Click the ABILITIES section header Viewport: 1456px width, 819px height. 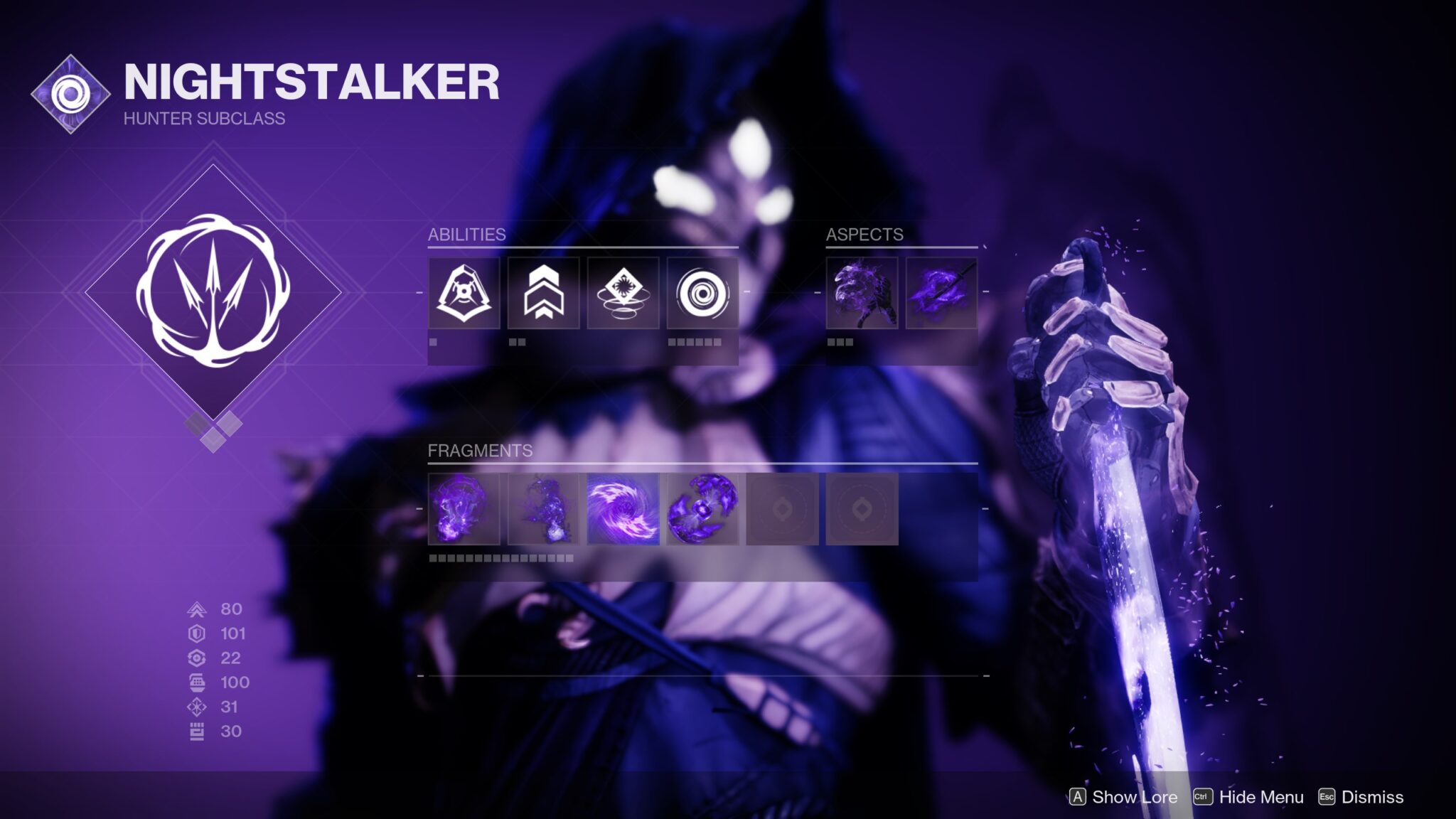pos(466,235)
